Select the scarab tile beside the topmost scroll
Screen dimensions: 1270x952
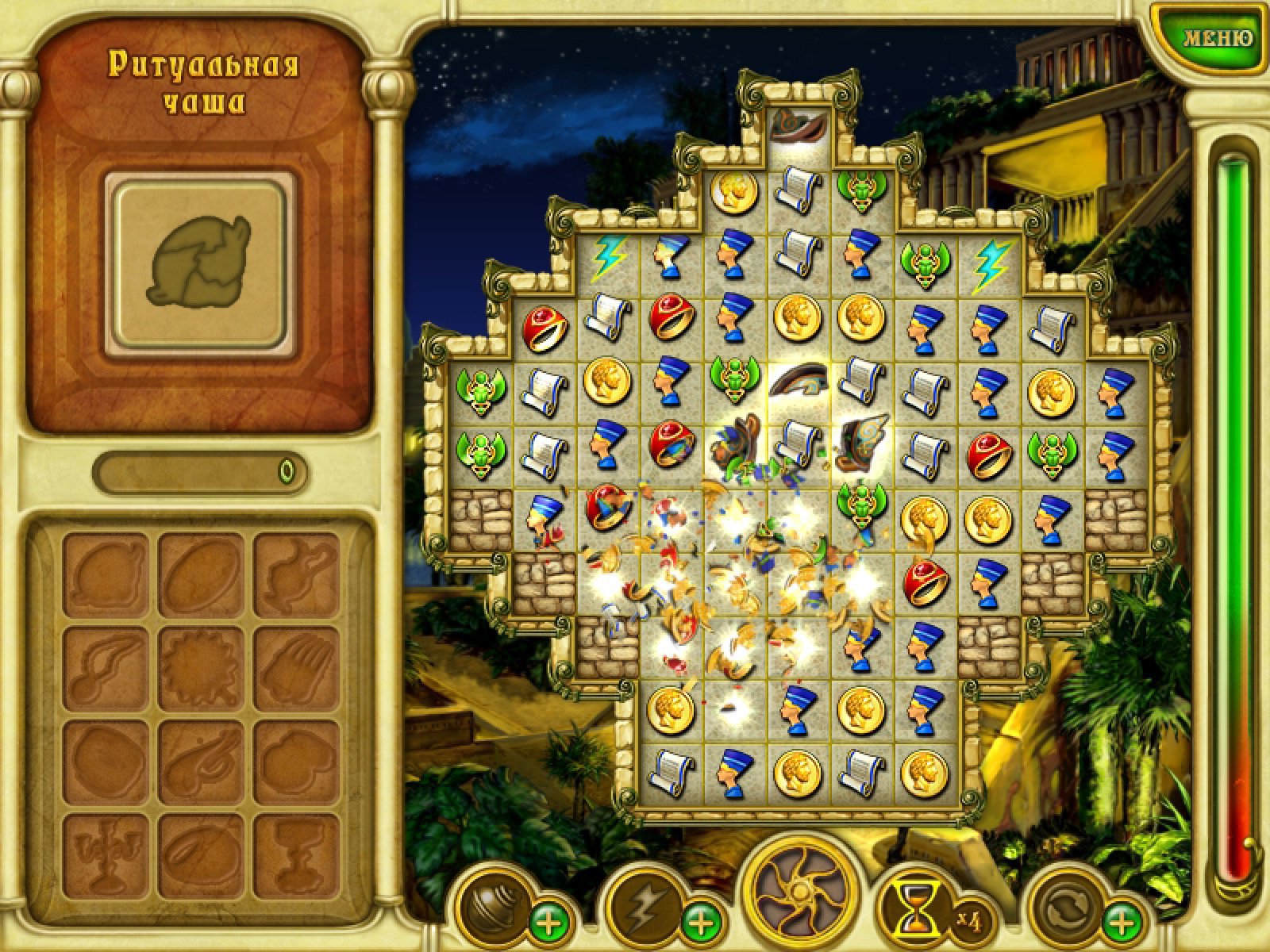point(861,190)
